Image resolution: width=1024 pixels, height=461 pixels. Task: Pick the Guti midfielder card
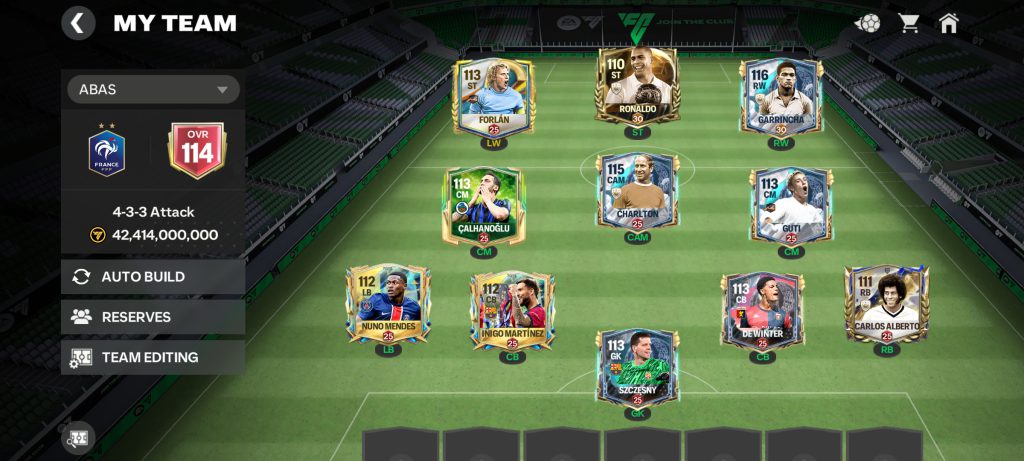coord(791,205)
